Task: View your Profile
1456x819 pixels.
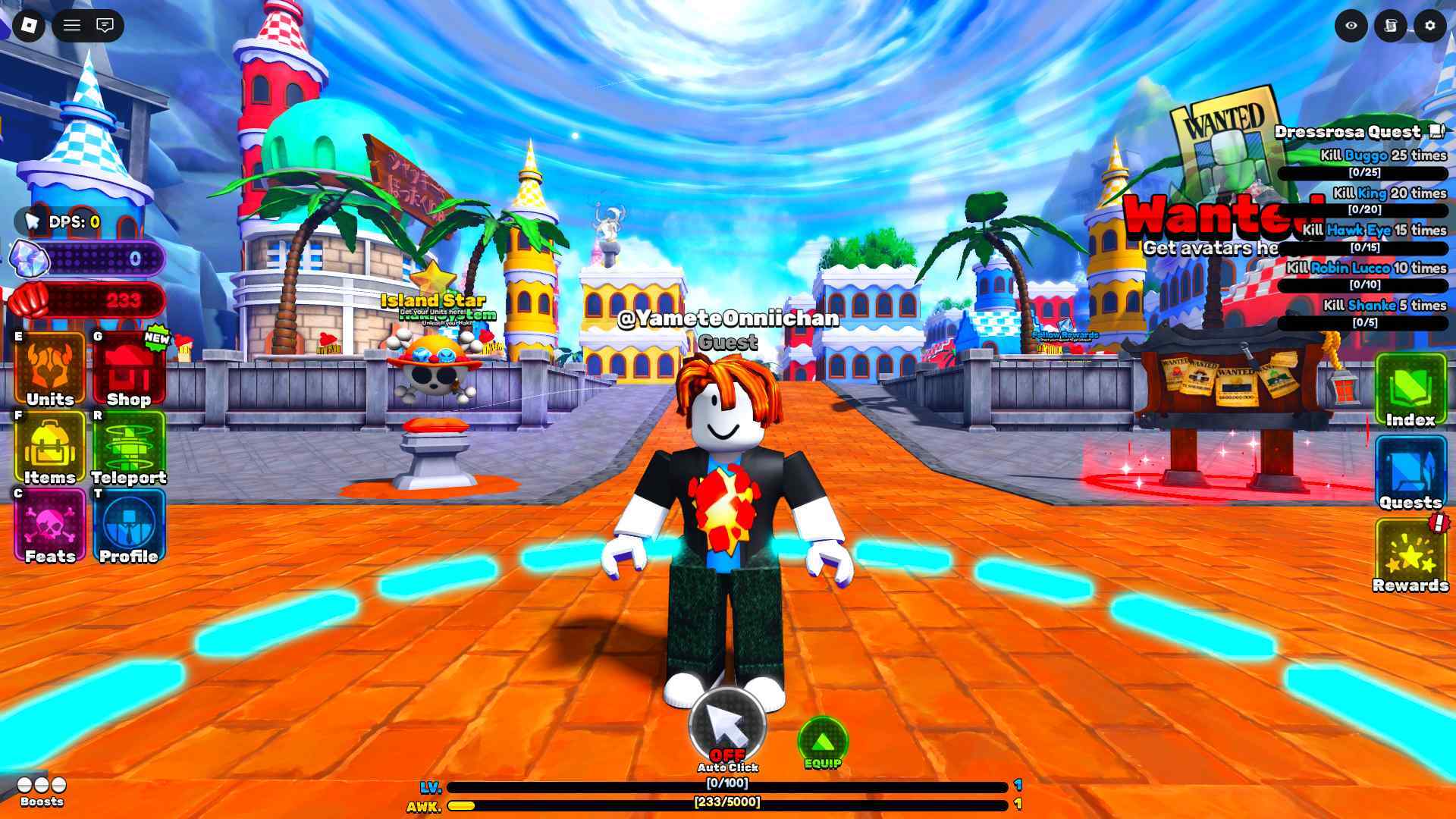Action: point(128,526)
